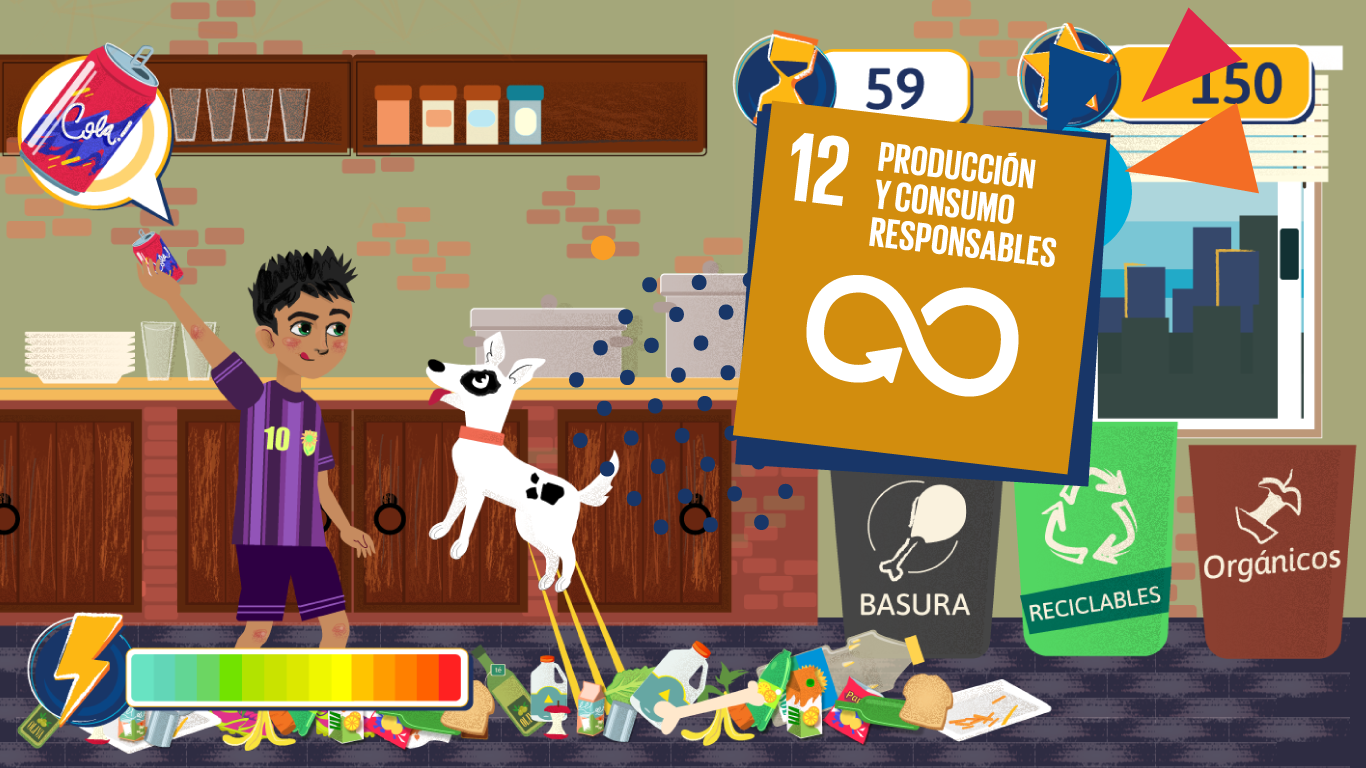The width and height of the screenshot is (1366, 768).
Task: Select the Cola can speech bubble icon
Action: 92,130
